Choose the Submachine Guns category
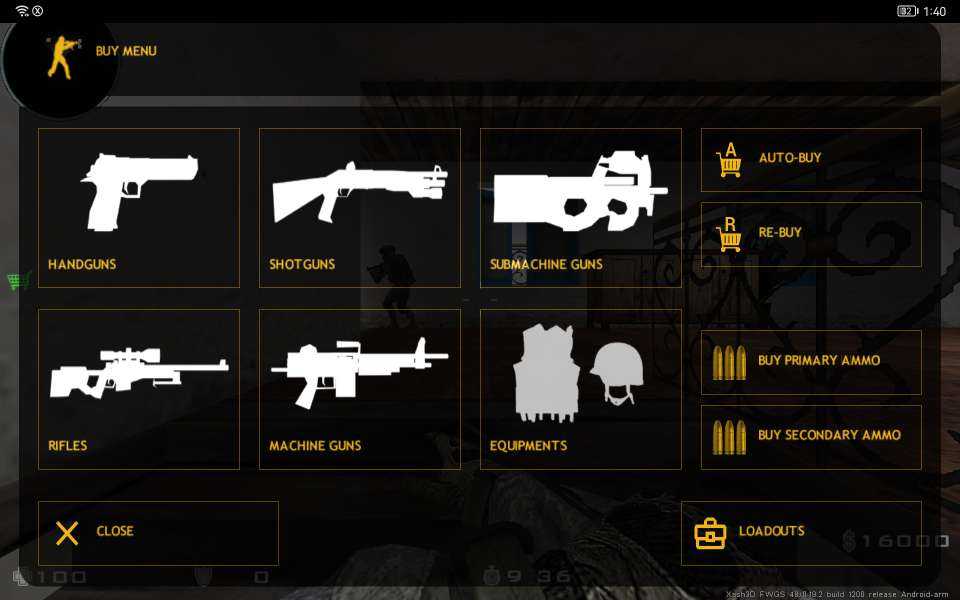 581,208
